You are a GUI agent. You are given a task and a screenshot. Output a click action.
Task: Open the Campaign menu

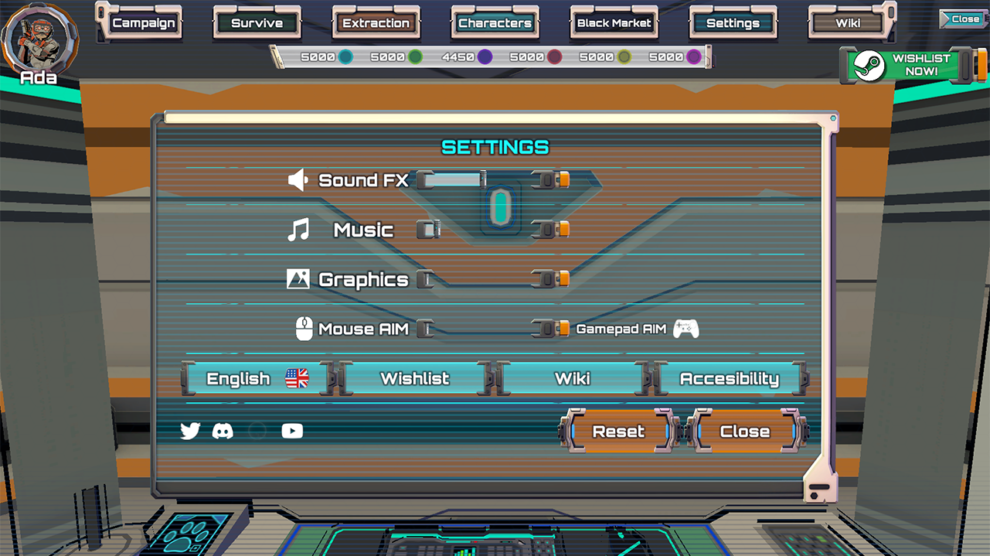pyautogui.click(x=143, y=23)
